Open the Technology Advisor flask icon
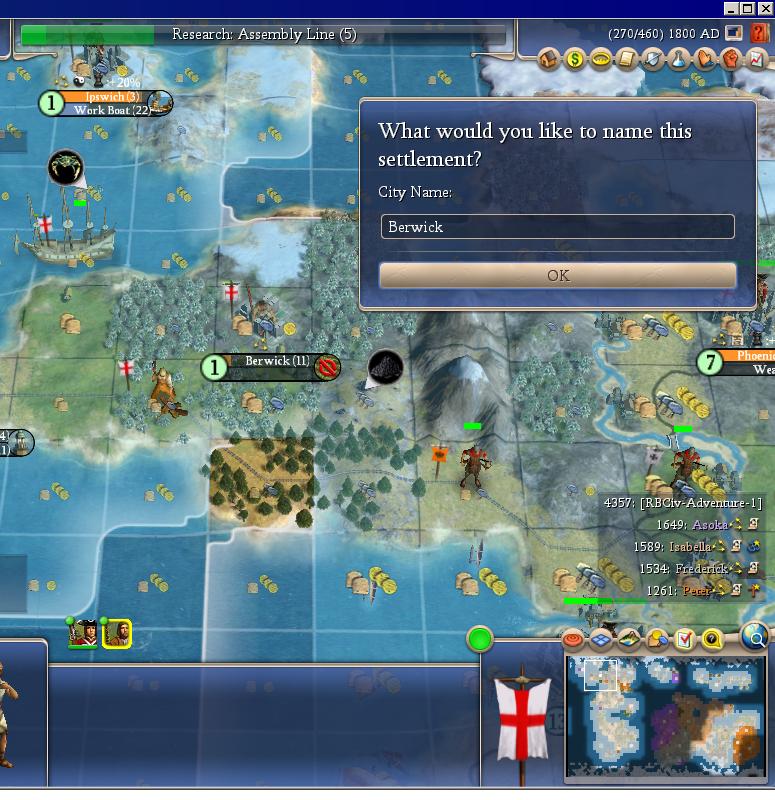Screen dimensions: 775x800 pyautogui.click(x=678, y=60)
